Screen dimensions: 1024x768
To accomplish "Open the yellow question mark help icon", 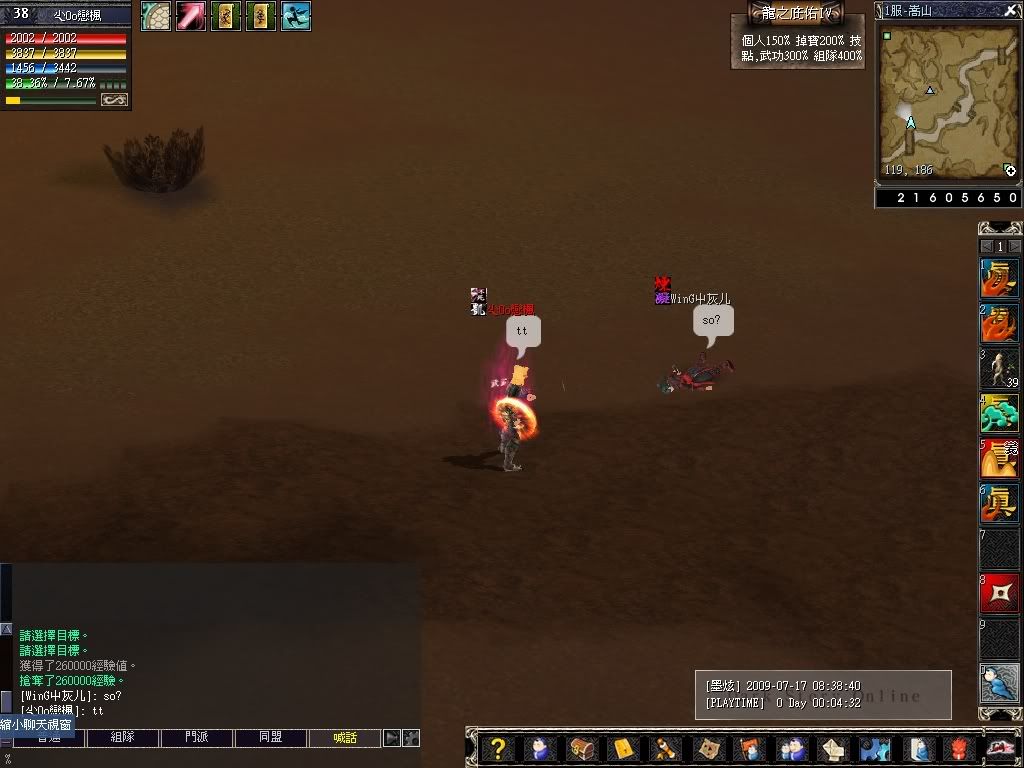I will pos(497,747).
